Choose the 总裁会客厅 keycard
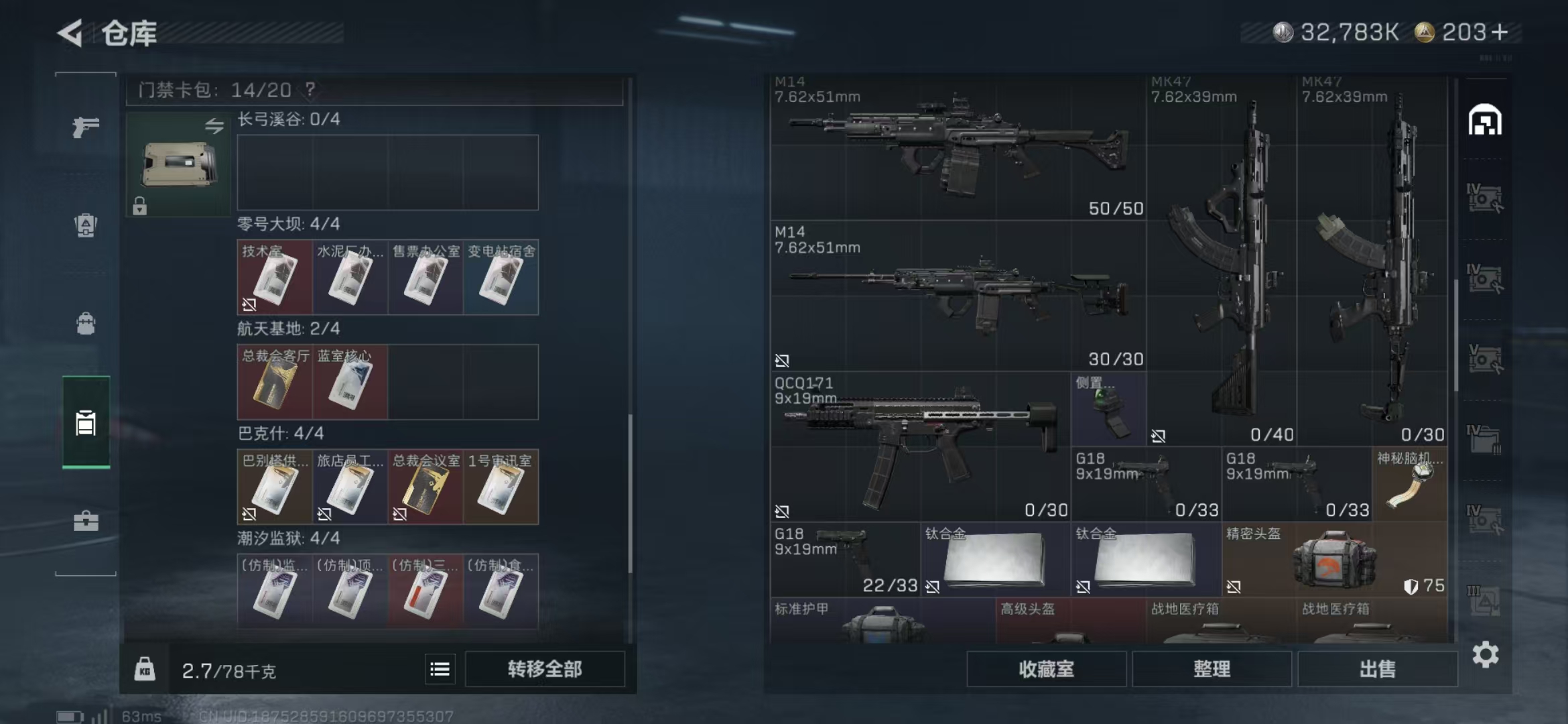Image resolution: width=1568 pixels, height=724 pixels. [x=275, y=382]
